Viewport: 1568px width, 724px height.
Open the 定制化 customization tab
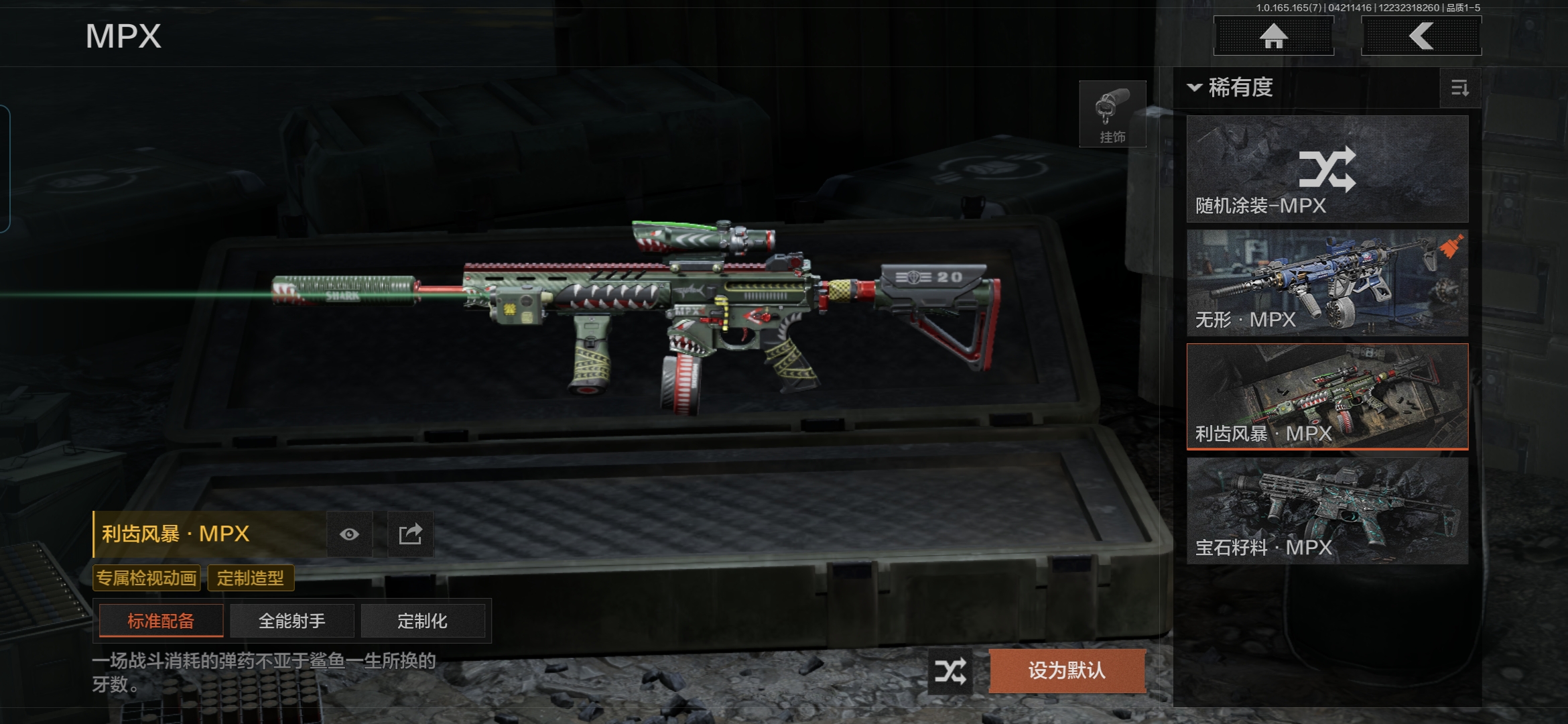(422, 621)
